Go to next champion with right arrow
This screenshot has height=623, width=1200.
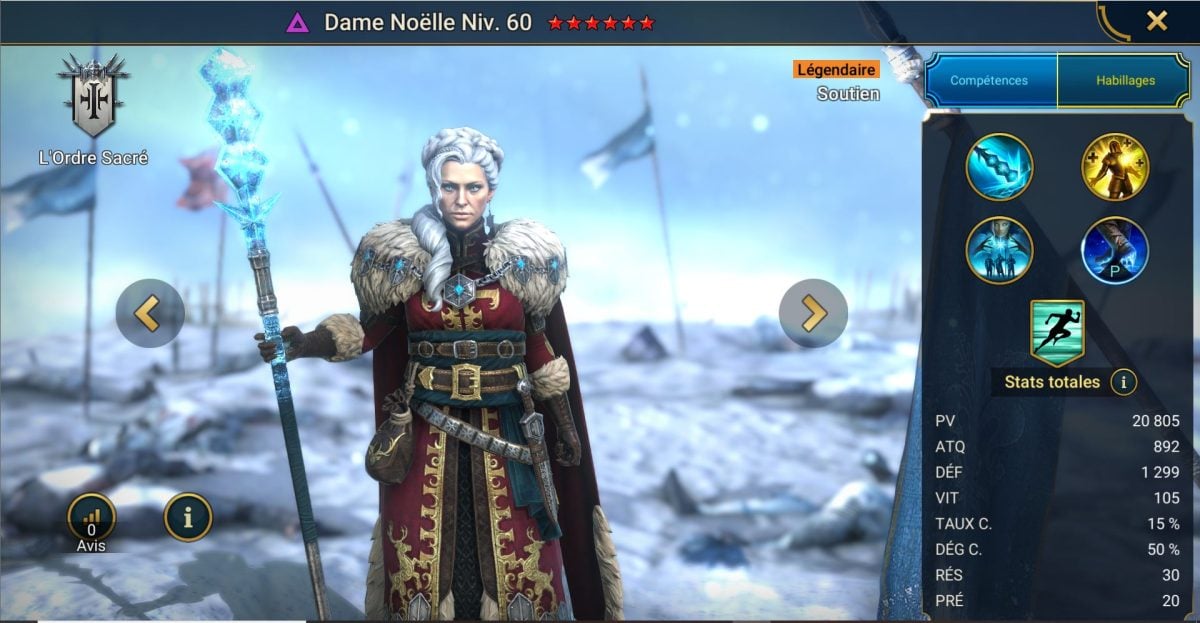812,313
